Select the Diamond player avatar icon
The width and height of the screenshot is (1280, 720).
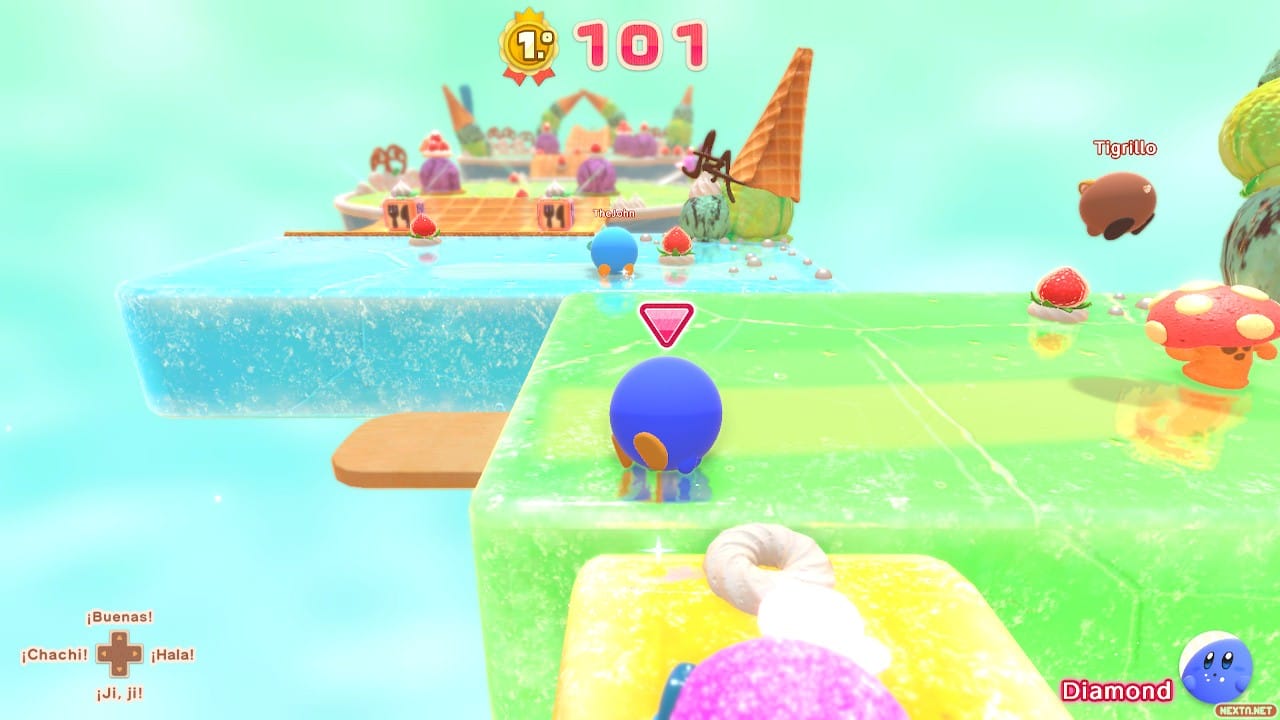click(1216, 666)
